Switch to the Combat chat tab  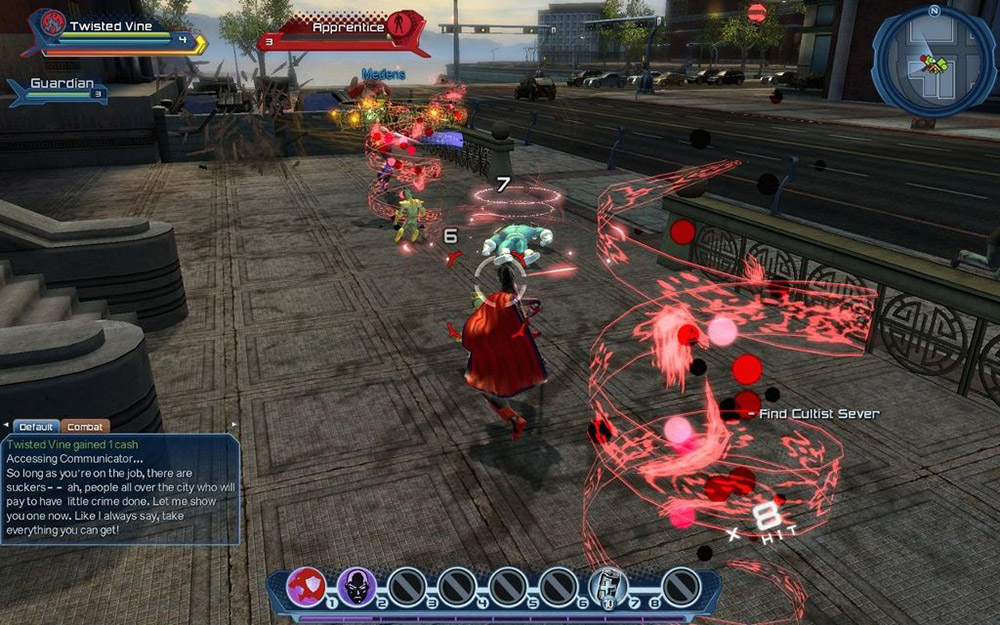[87, 426]
